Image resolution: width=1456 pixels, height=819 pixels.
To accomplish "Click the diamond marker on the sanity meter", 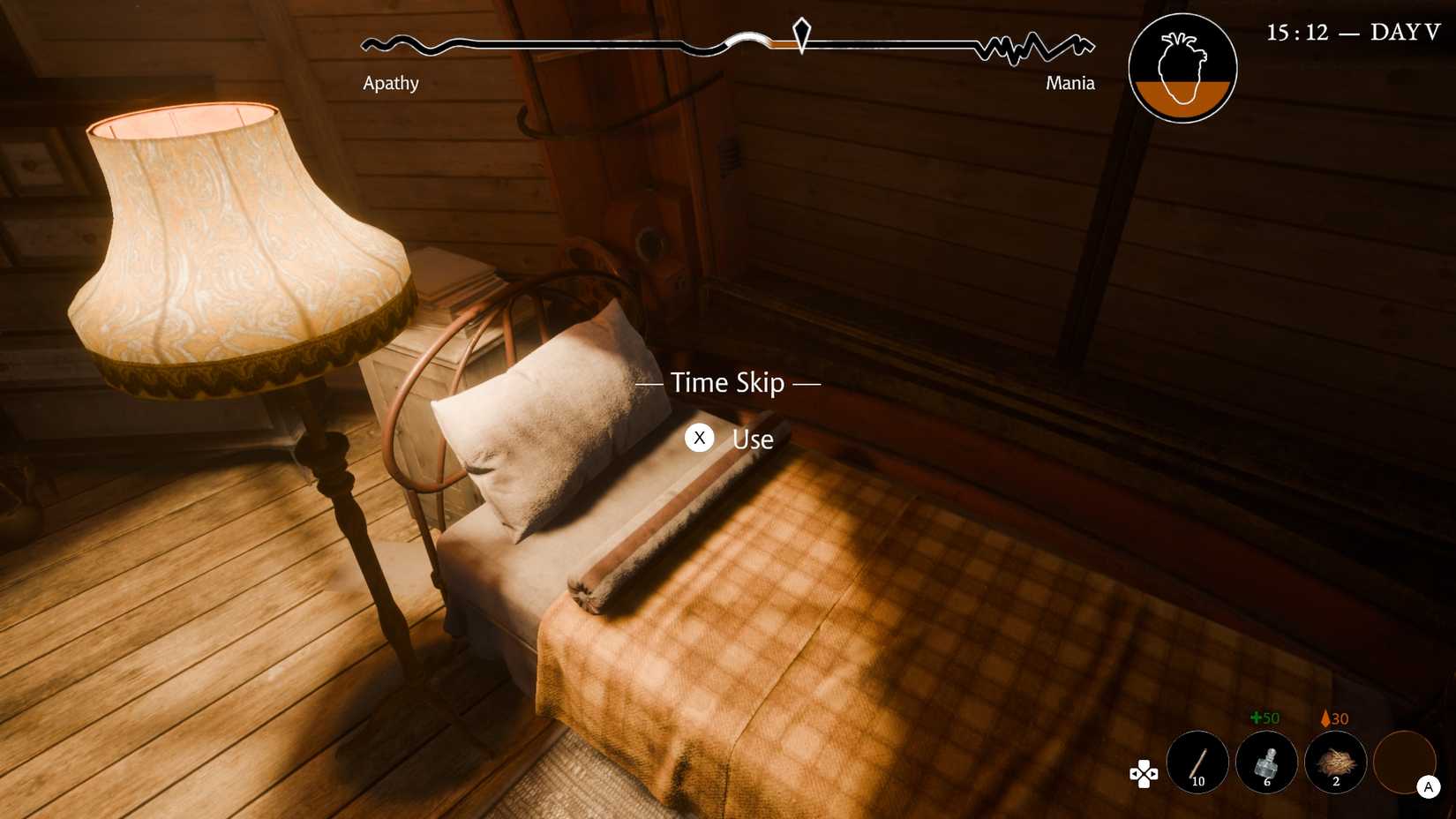I will [801, 37].
